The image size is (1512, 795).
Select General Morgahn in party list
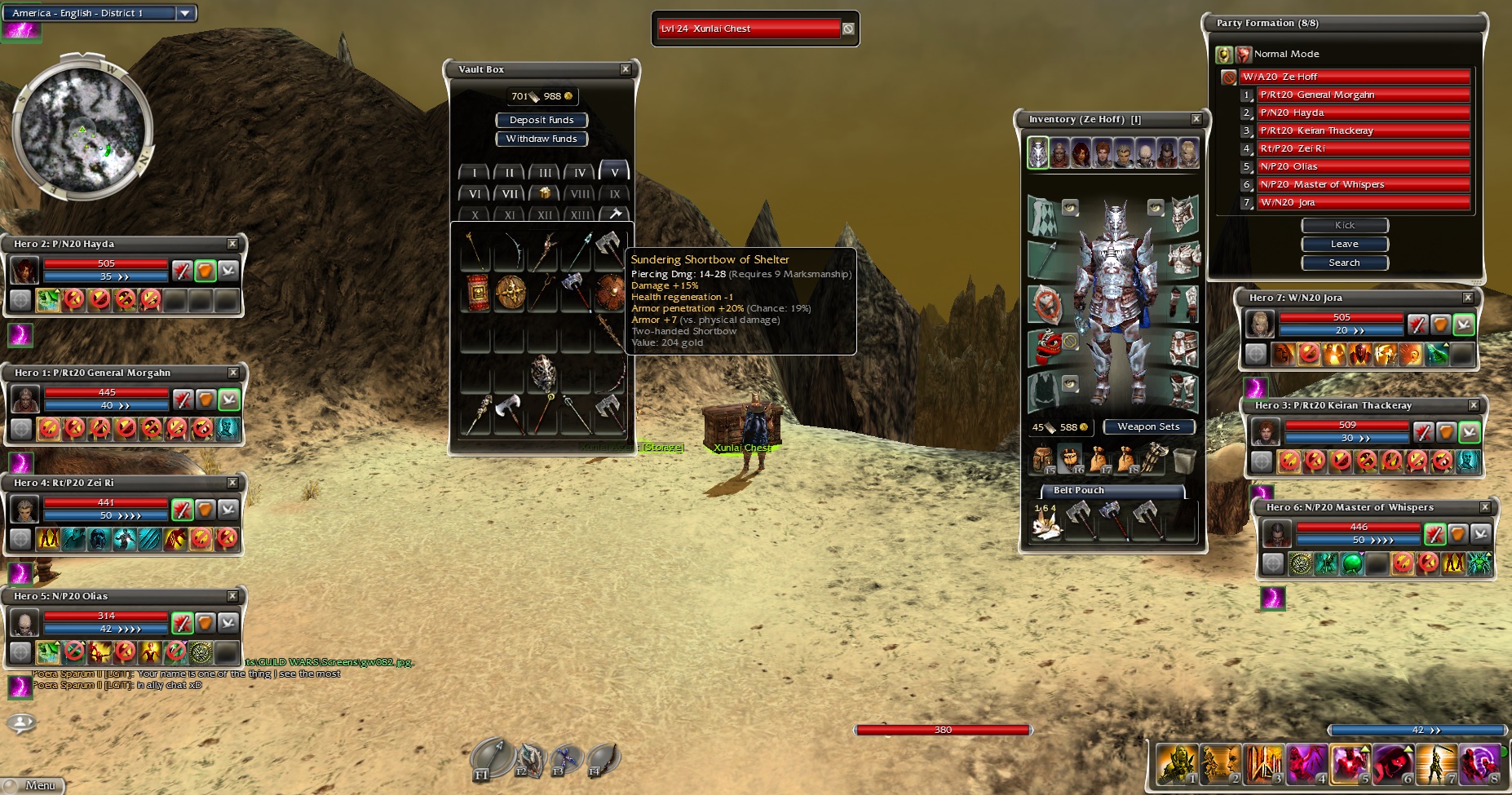(1362, 95)
